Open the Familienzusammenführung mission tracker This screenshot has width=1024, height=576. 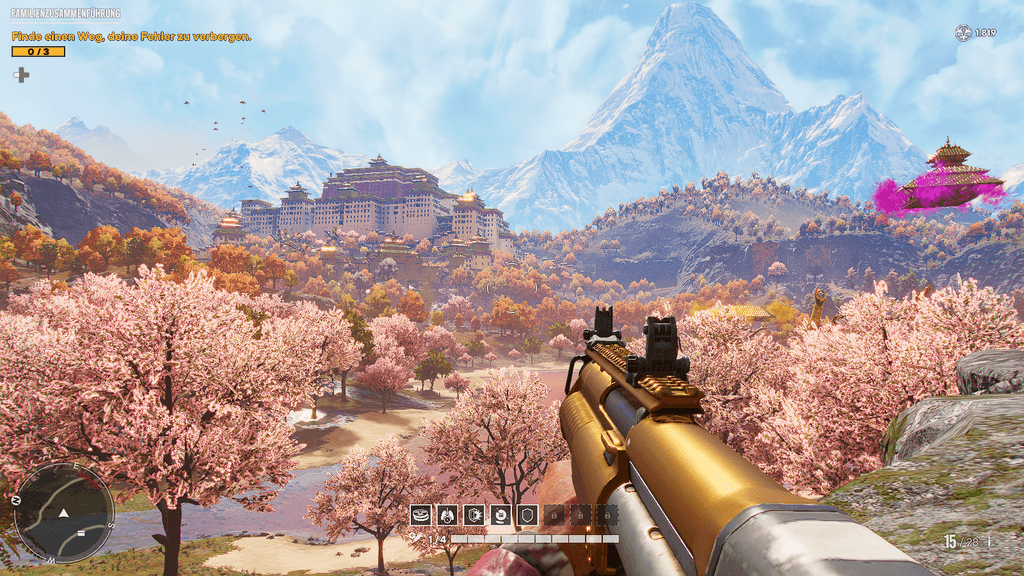tap(65, 13)
